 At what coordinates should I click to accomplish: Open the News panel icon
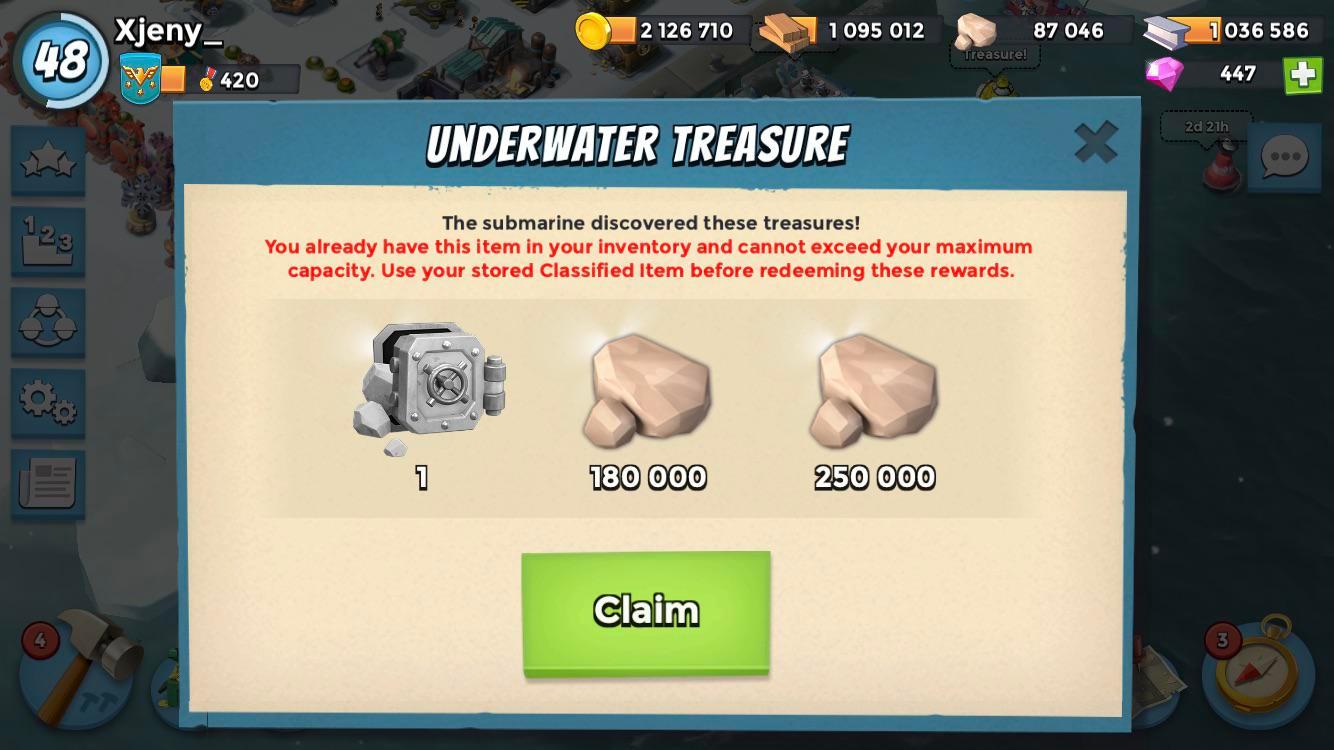pos(47,482)
